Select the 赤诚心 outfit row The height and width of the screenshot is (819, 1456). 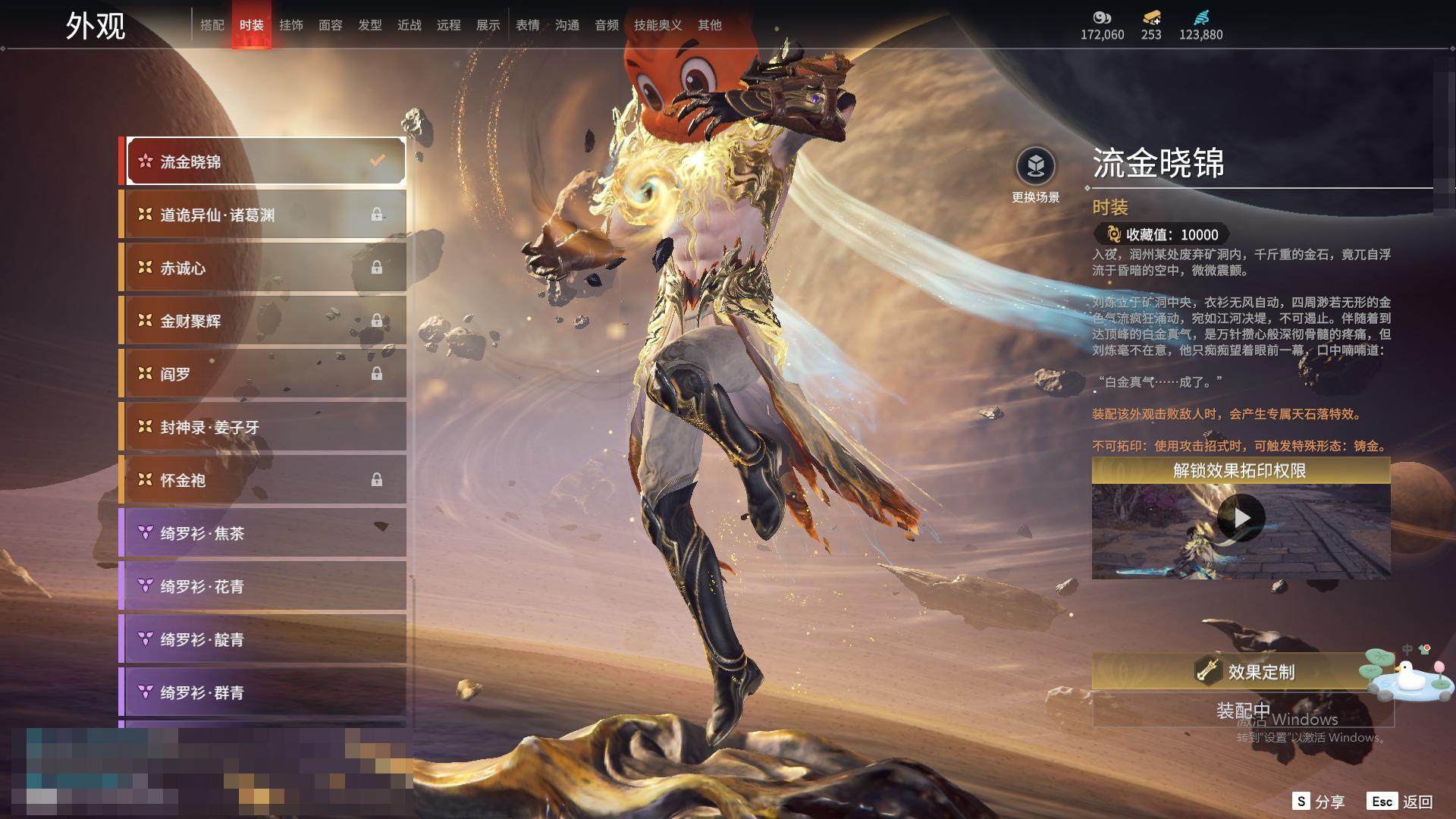[x=262, y=268]
